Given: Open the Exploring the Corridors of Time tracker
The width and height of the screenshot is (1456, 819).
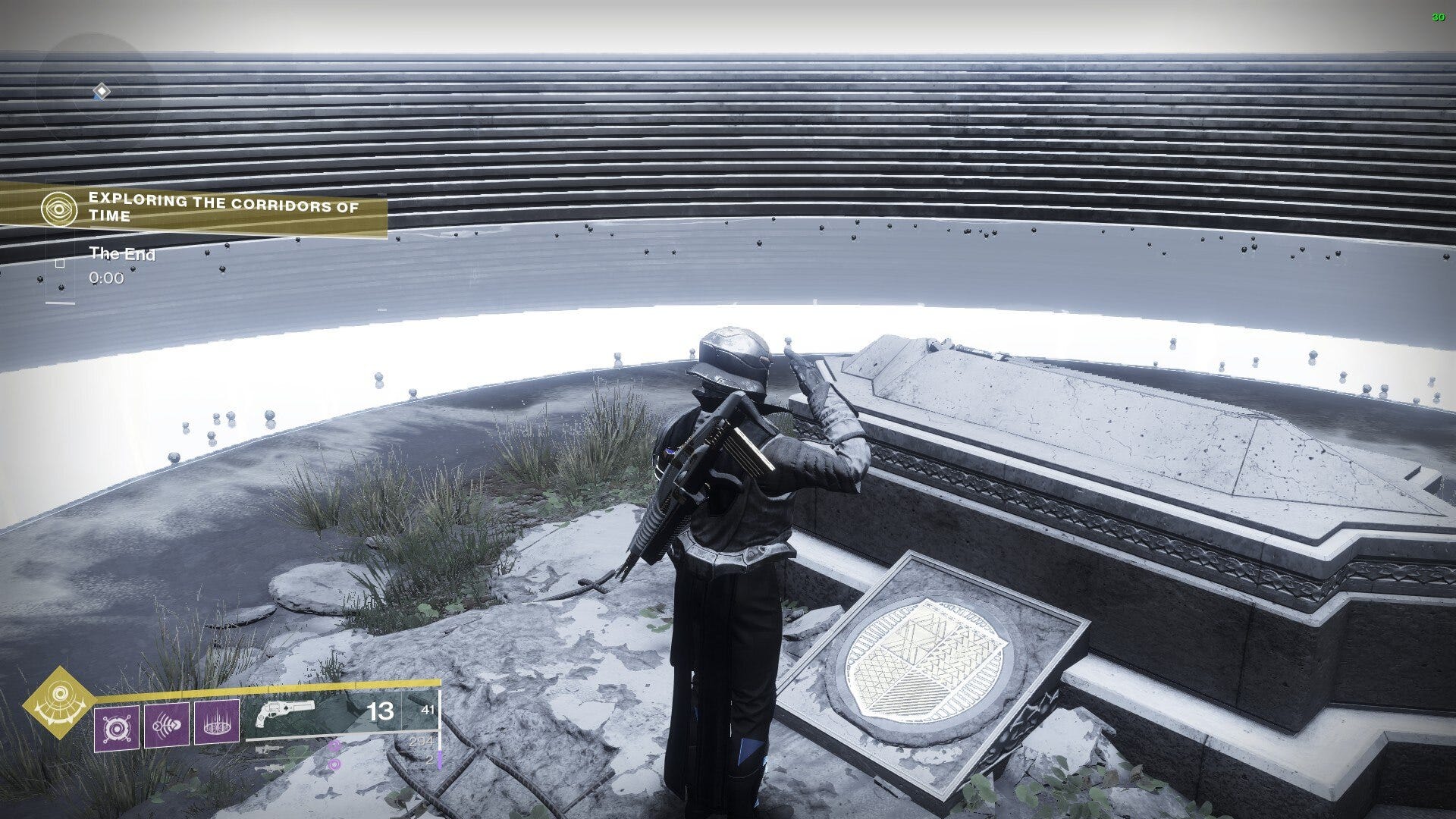Looking at the screenshot, I should [224, 208].
